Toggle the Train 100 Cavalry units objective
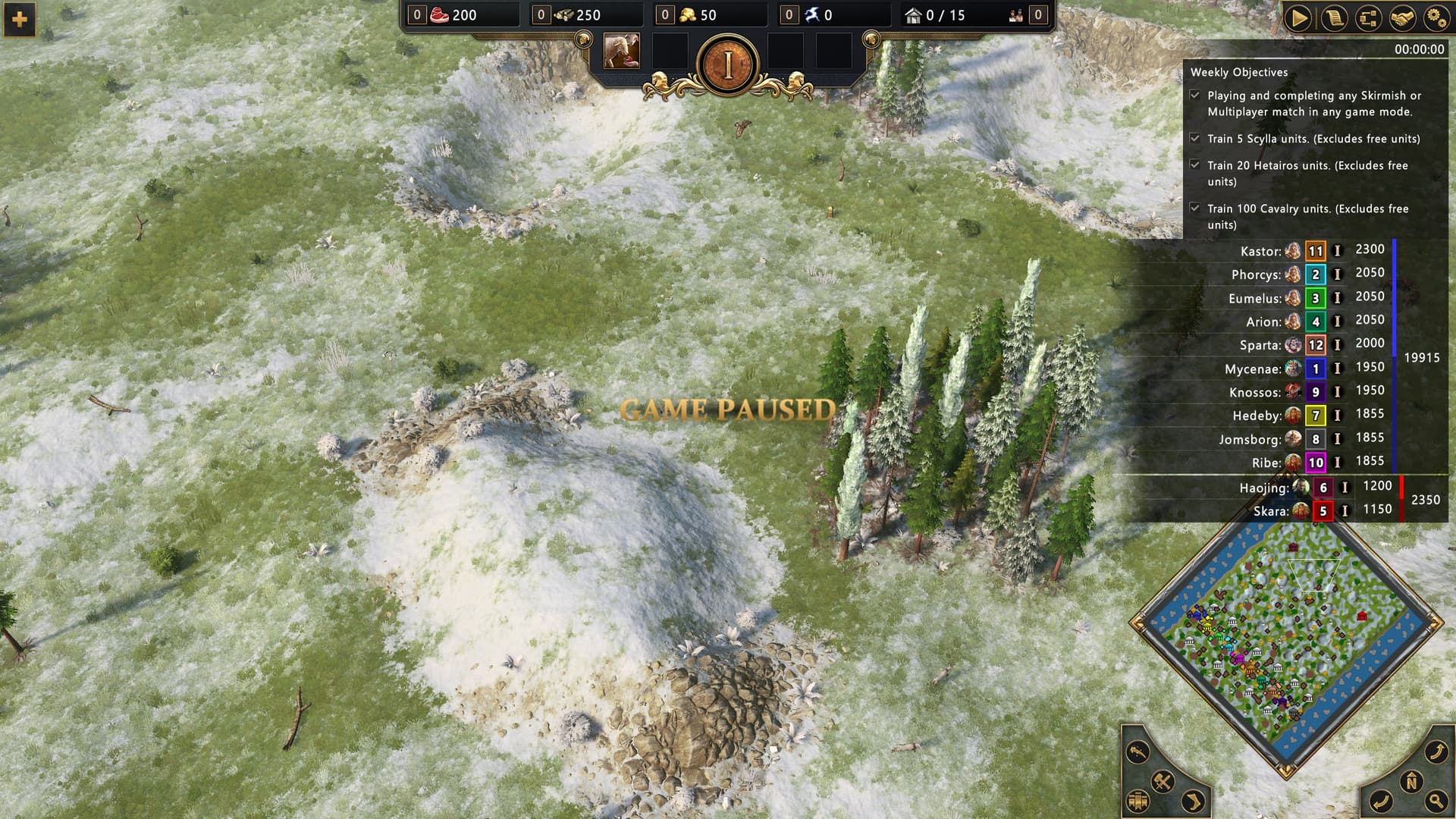Image resolution: width=1456 pixels, height=819 pixels. [1195, 208]
